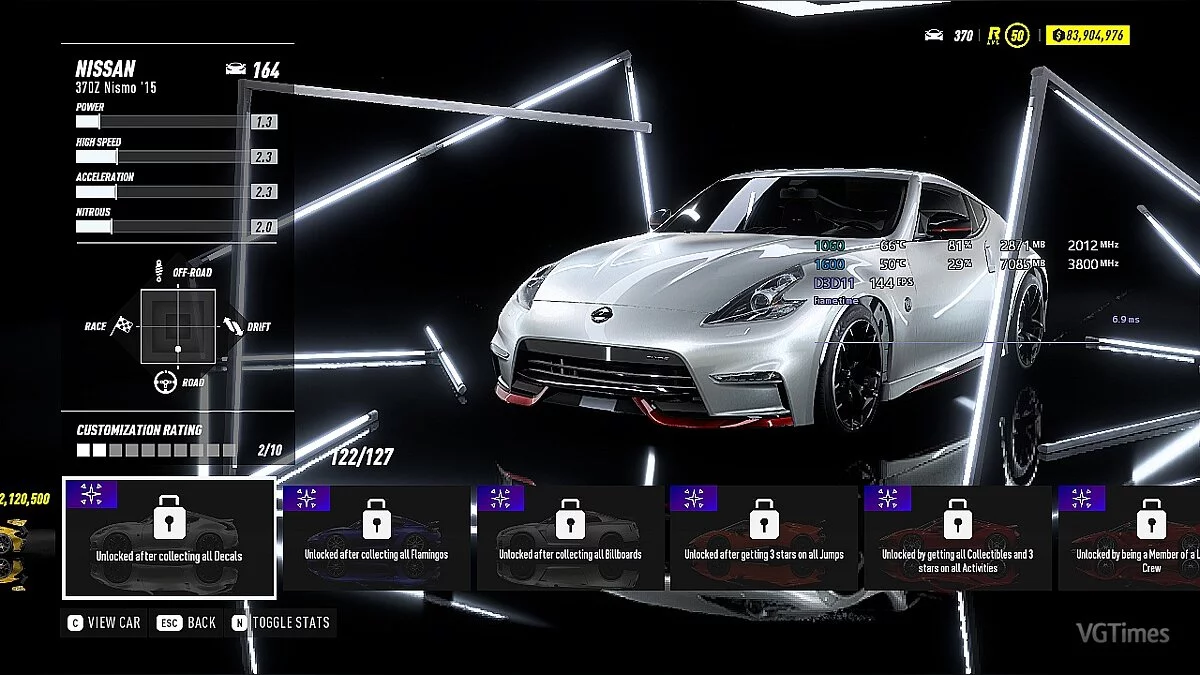Select the car locked behind all Decals
Screen dimensions: 1200x675
tap(169, 538)
